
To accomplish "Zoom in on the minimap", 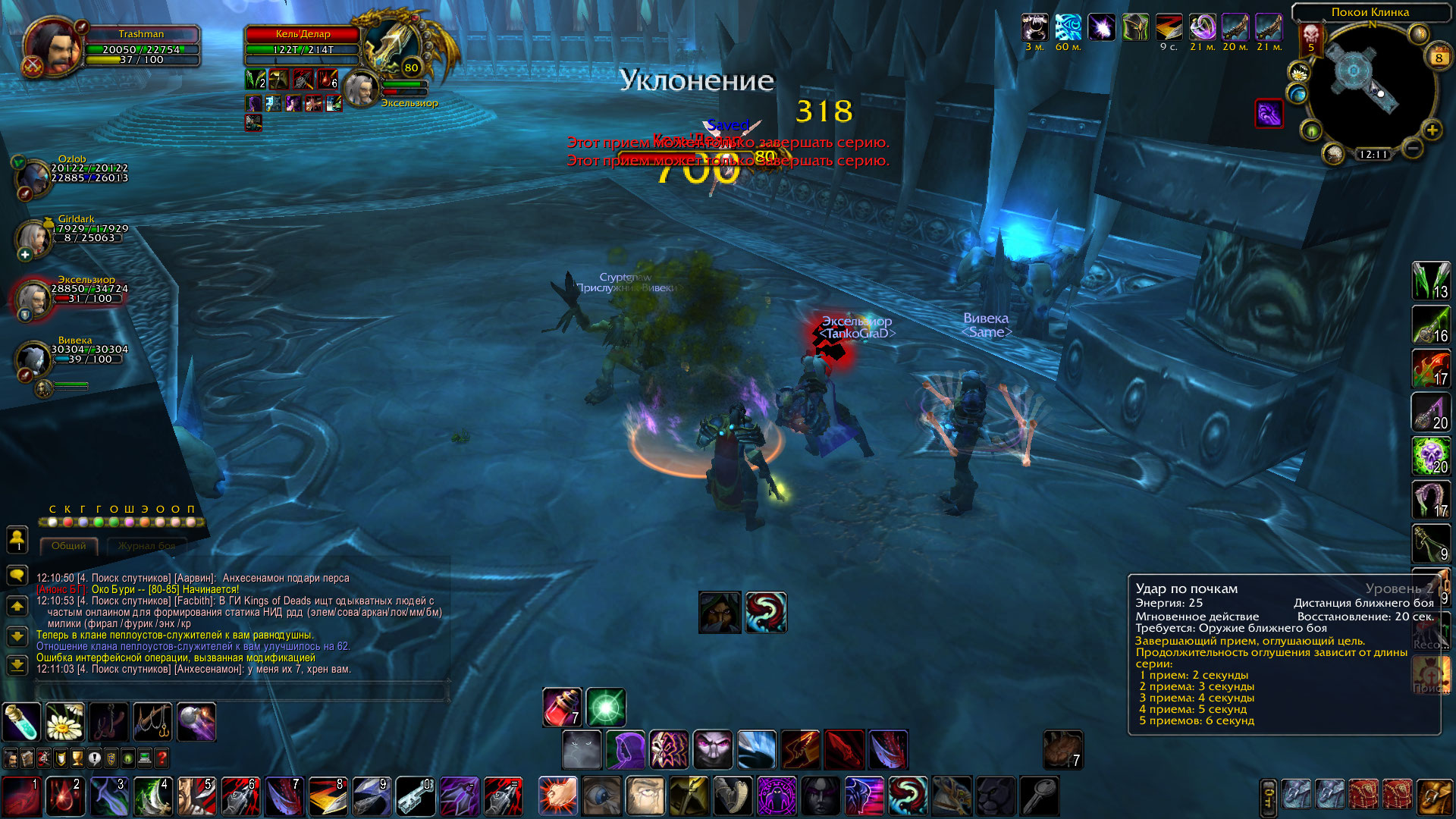I will pos(1432,130).
